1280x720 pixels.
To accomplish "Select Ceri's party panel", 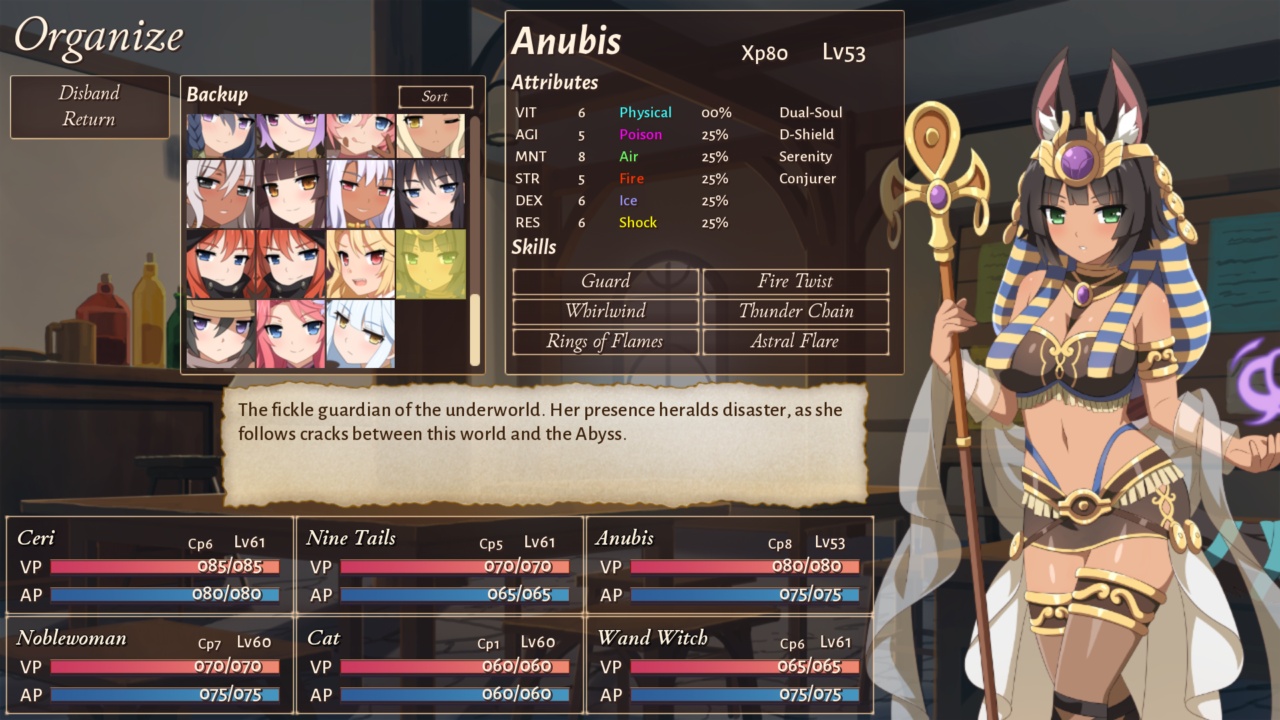I will [x=146, y=565].
